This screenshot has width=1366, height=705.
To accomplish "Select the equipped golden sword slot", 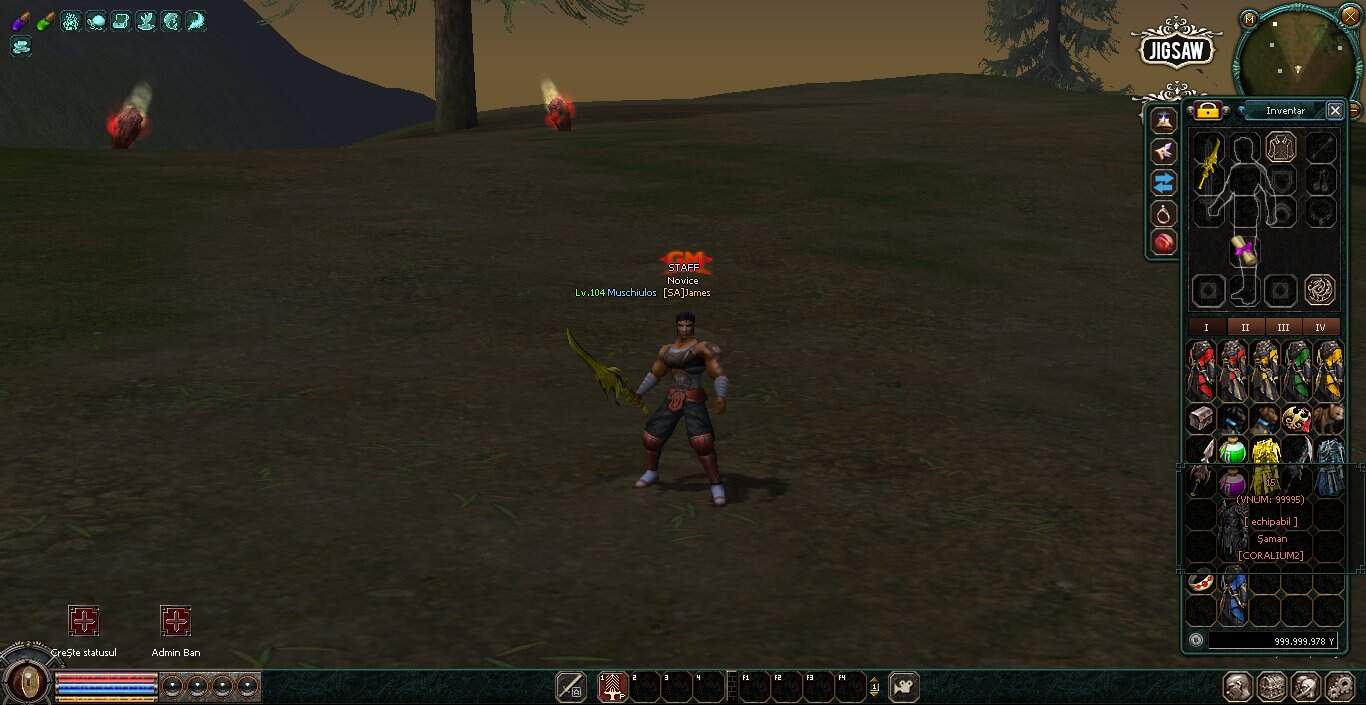I will [1209, 163].
